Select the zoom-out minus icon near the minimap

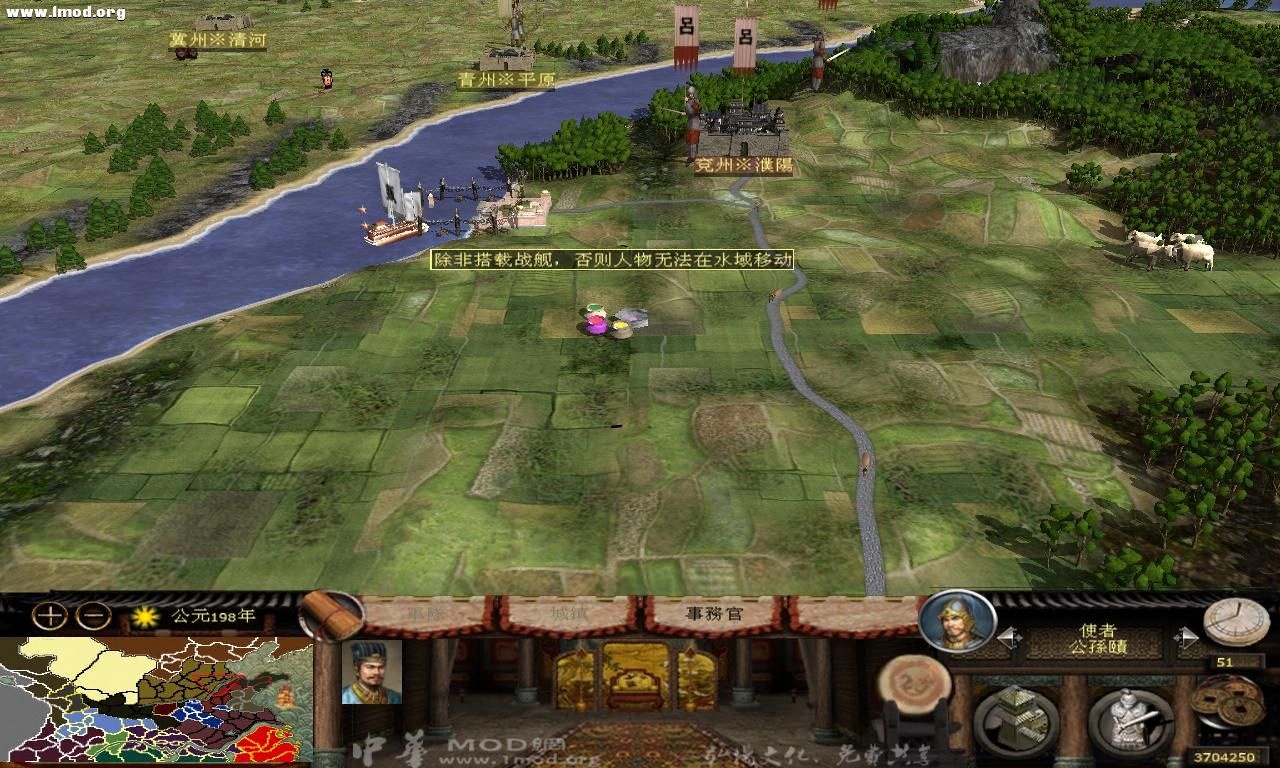[92, 614]
